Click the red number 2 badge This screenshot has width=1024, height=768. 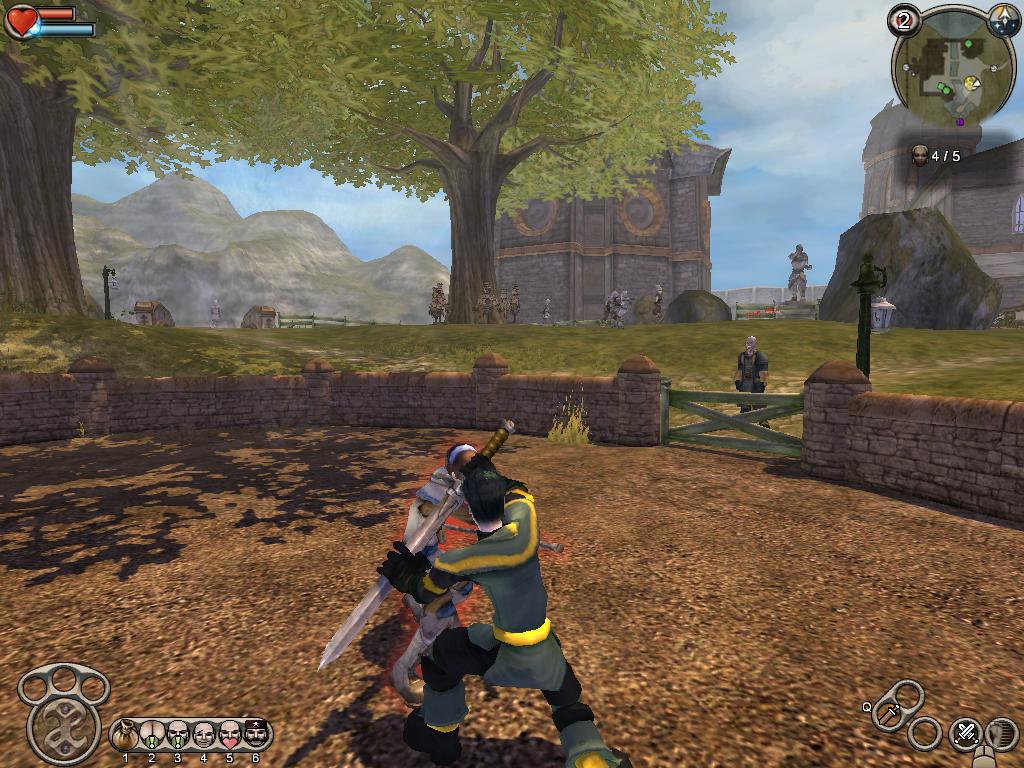click(903, 19)
